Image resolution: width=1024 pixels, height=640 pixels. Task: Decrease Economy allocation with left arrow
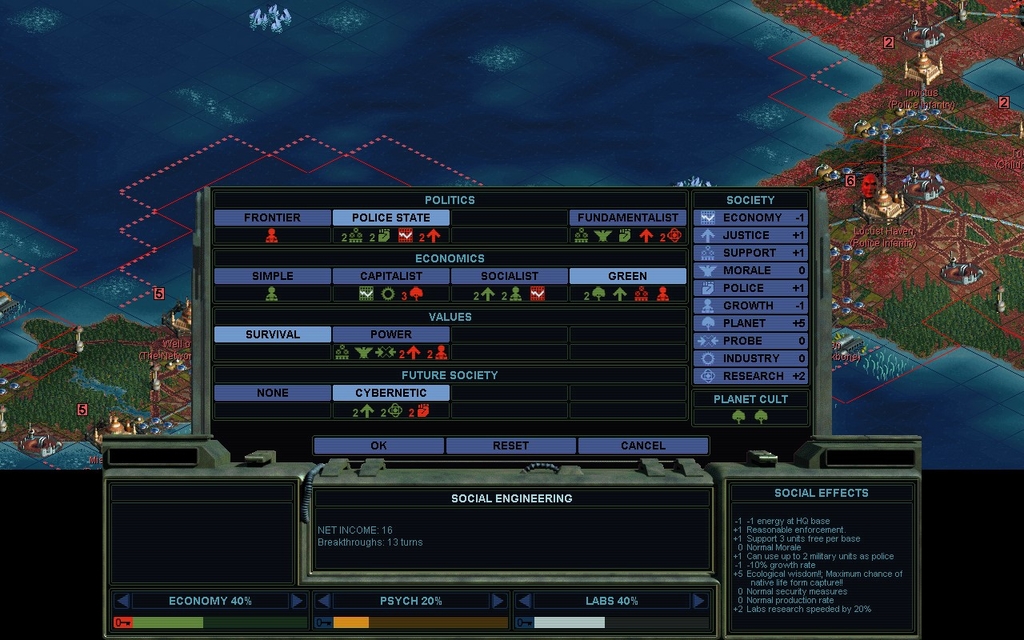[122, 601]
